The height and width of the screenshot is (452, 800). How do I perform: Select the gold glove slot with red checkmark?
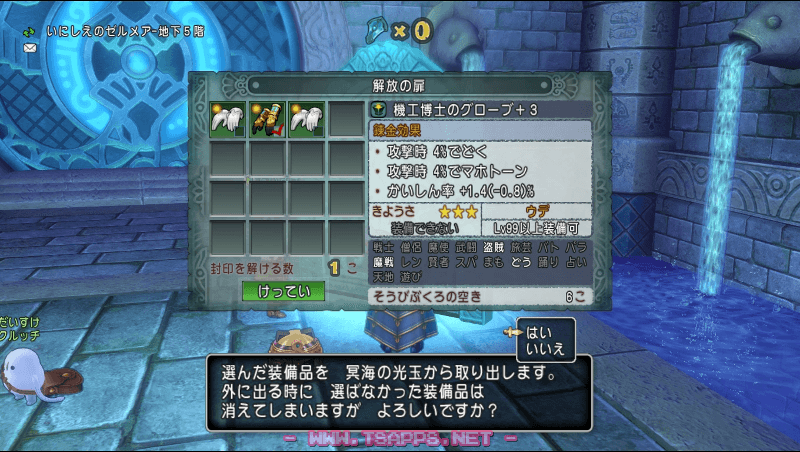point(267,118)
